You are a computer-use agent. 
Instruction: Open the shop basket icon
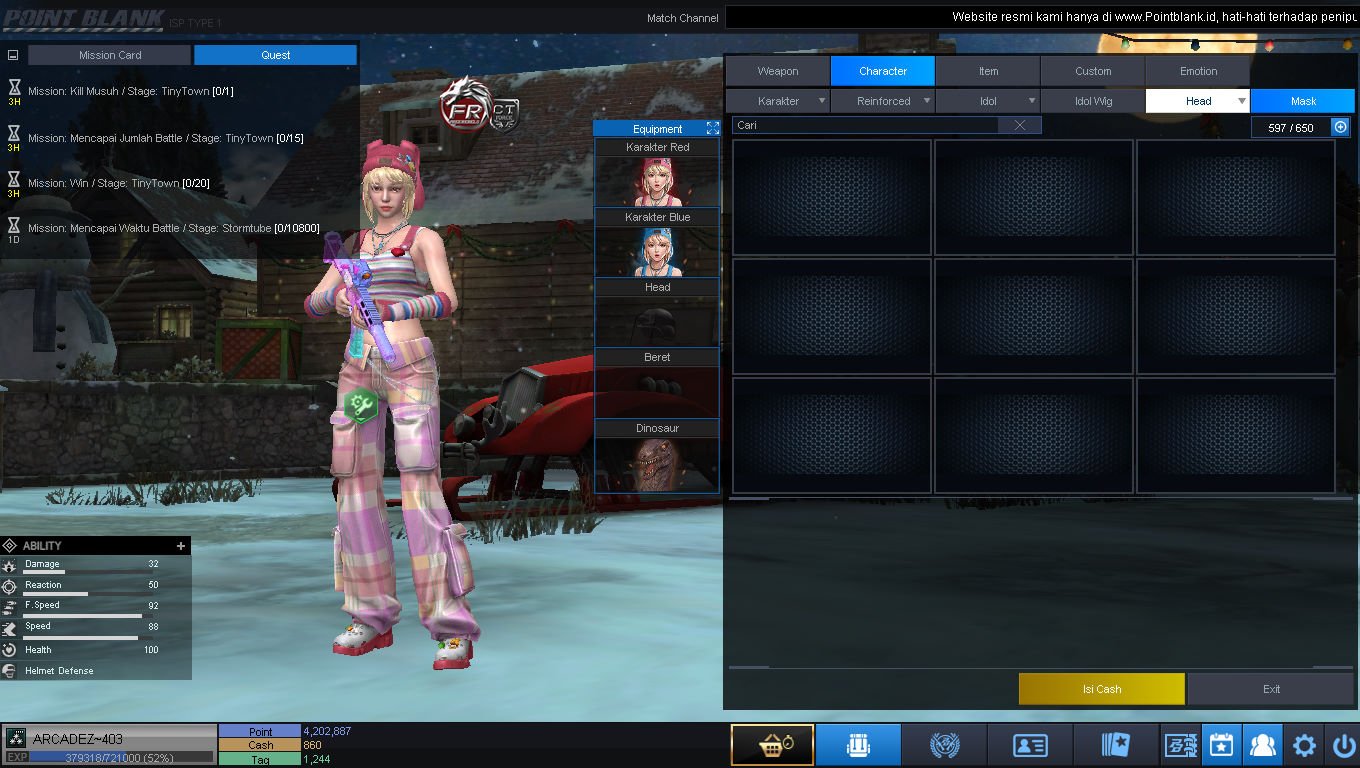point(771,745)
